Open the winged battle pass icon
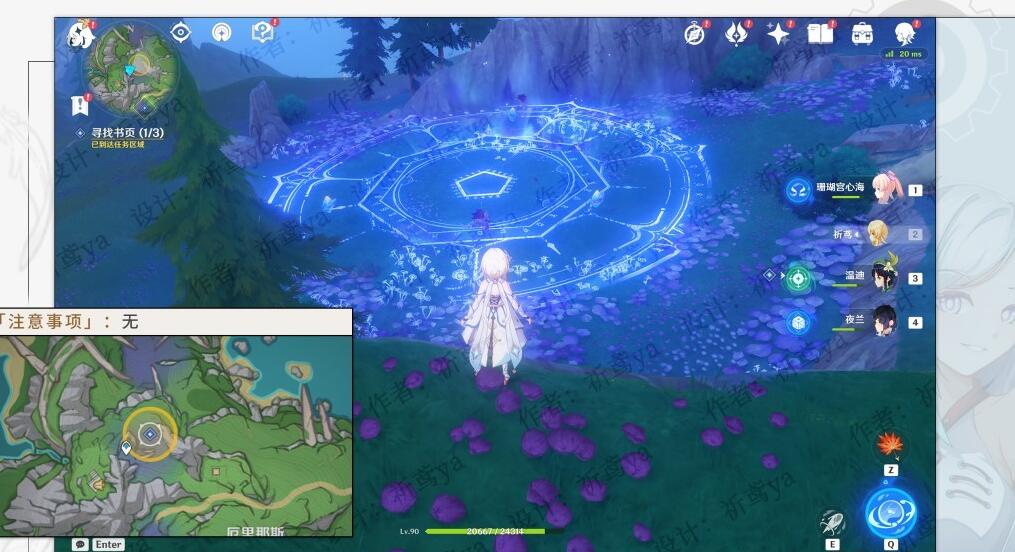1015x552 pixels. point(737,34)
